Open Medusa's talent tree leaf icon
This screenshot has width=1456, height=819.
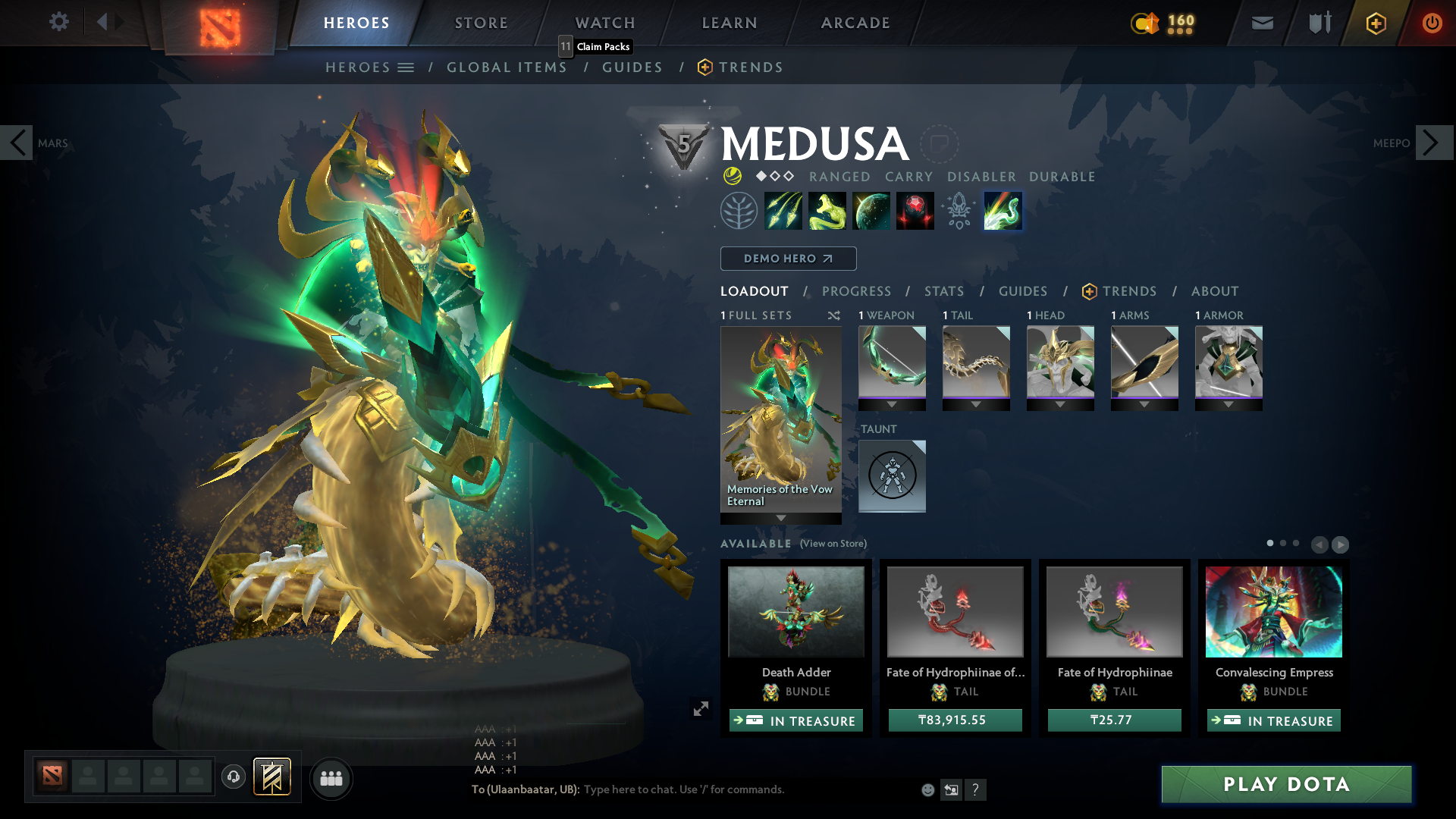coord(739,210)
